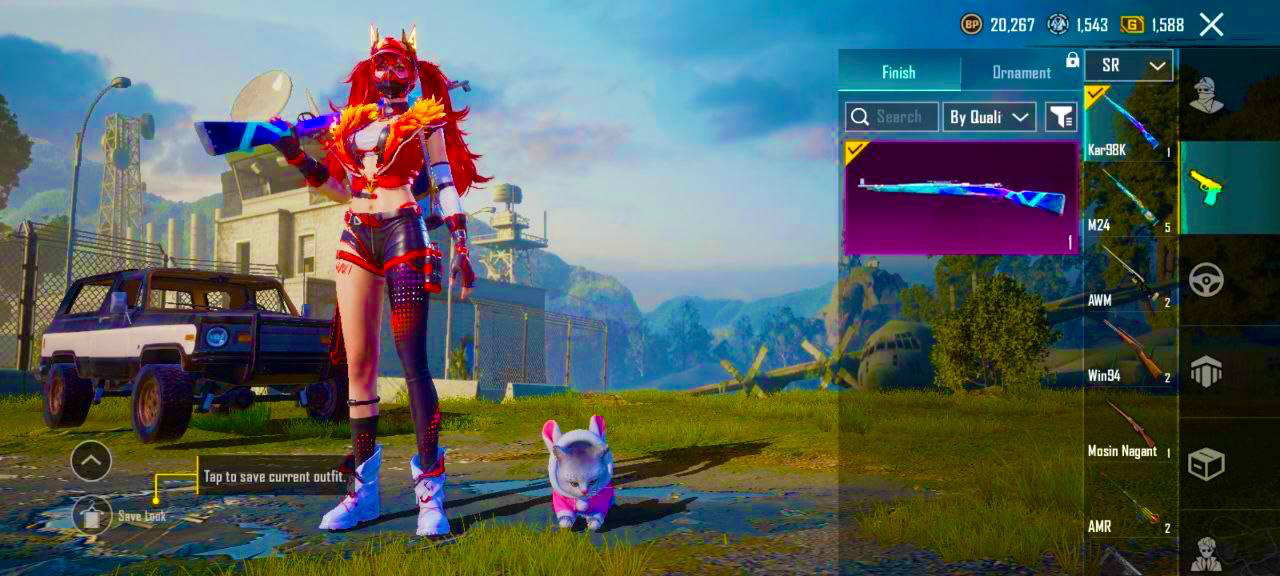The height and width of the screenshot is (576, 1280).
Task: Open the crate box category
Action: click(x=1207, y=463)
